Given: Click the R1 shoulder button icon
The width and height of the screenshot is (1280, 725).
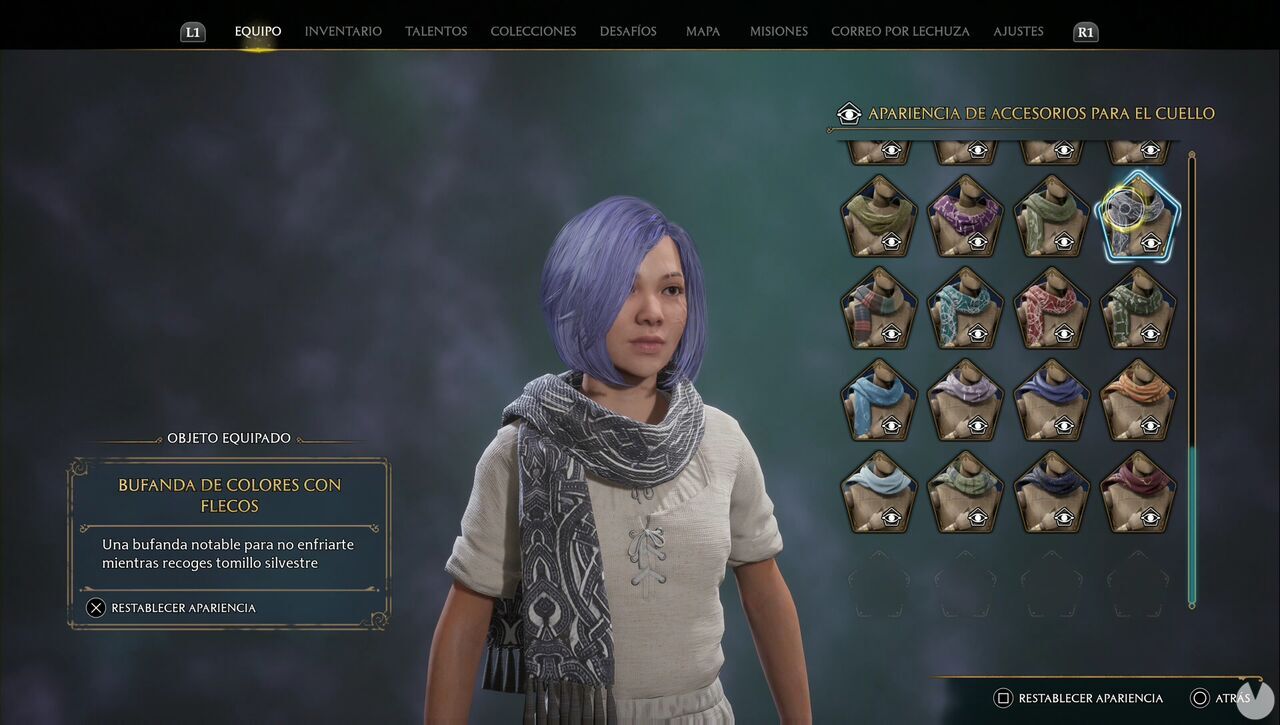Looking at the screenshot, I should pos(1085,31).
